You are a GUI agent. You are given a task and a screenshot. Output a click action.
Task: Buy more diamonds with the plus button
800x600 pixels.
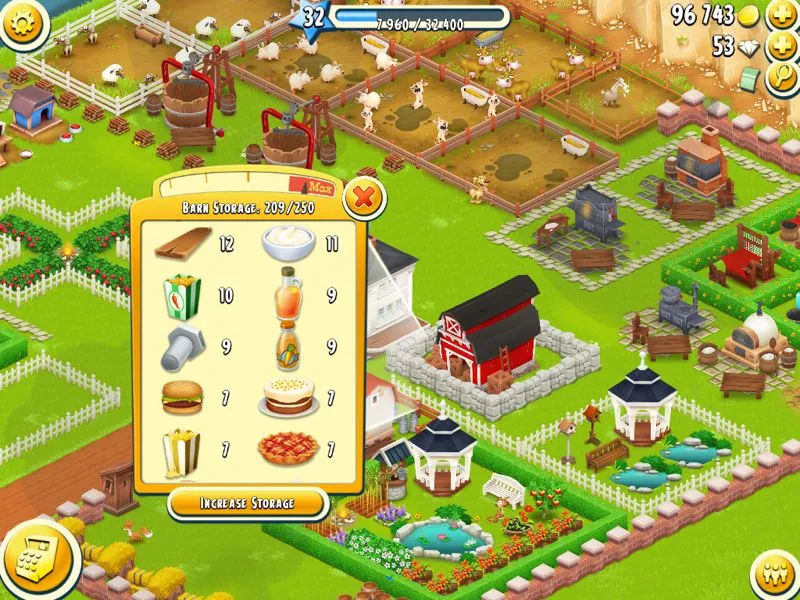(780, 47)
